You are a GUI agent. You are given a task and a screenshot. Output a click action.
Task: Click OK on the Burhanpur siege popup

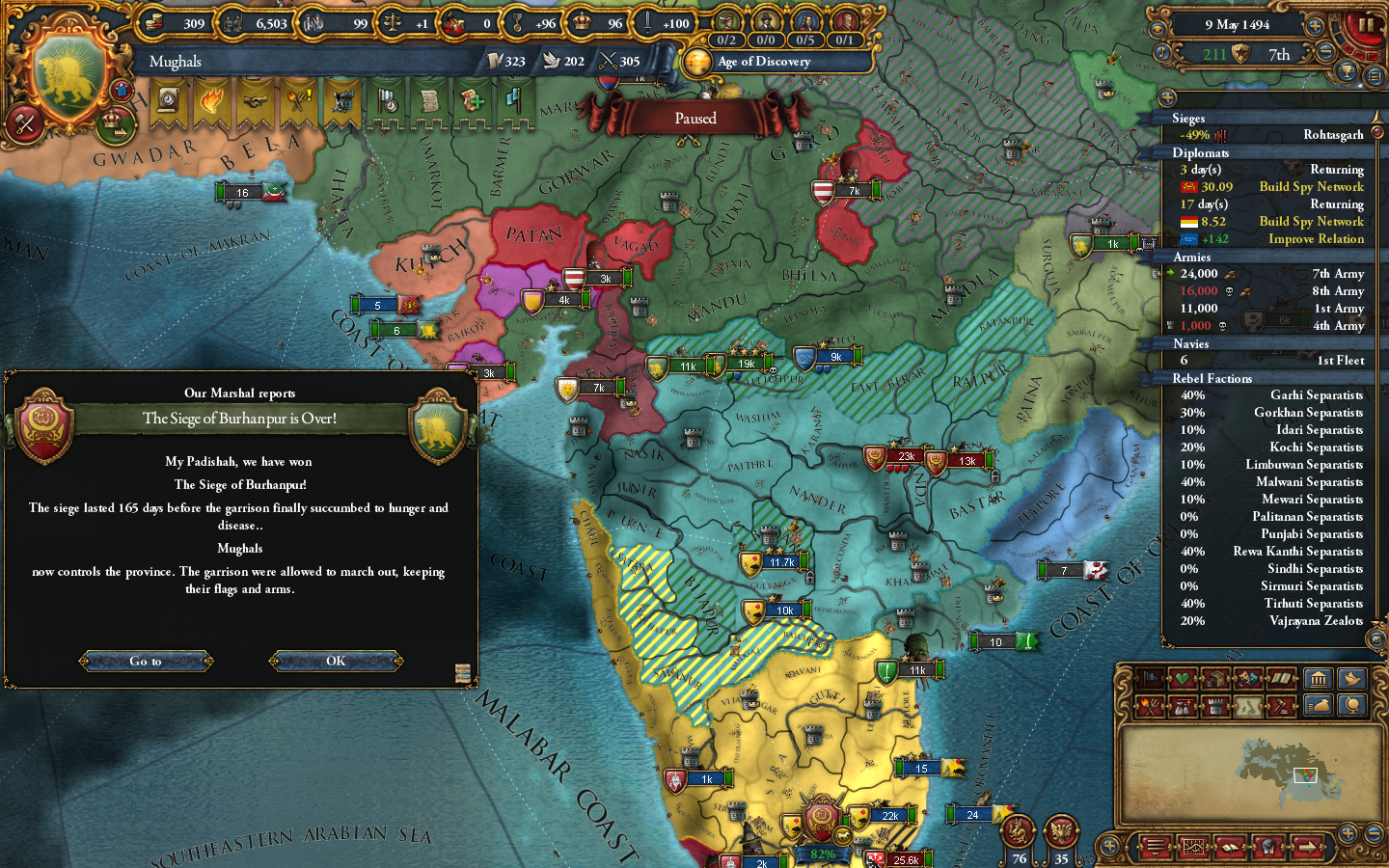point(335,662)
